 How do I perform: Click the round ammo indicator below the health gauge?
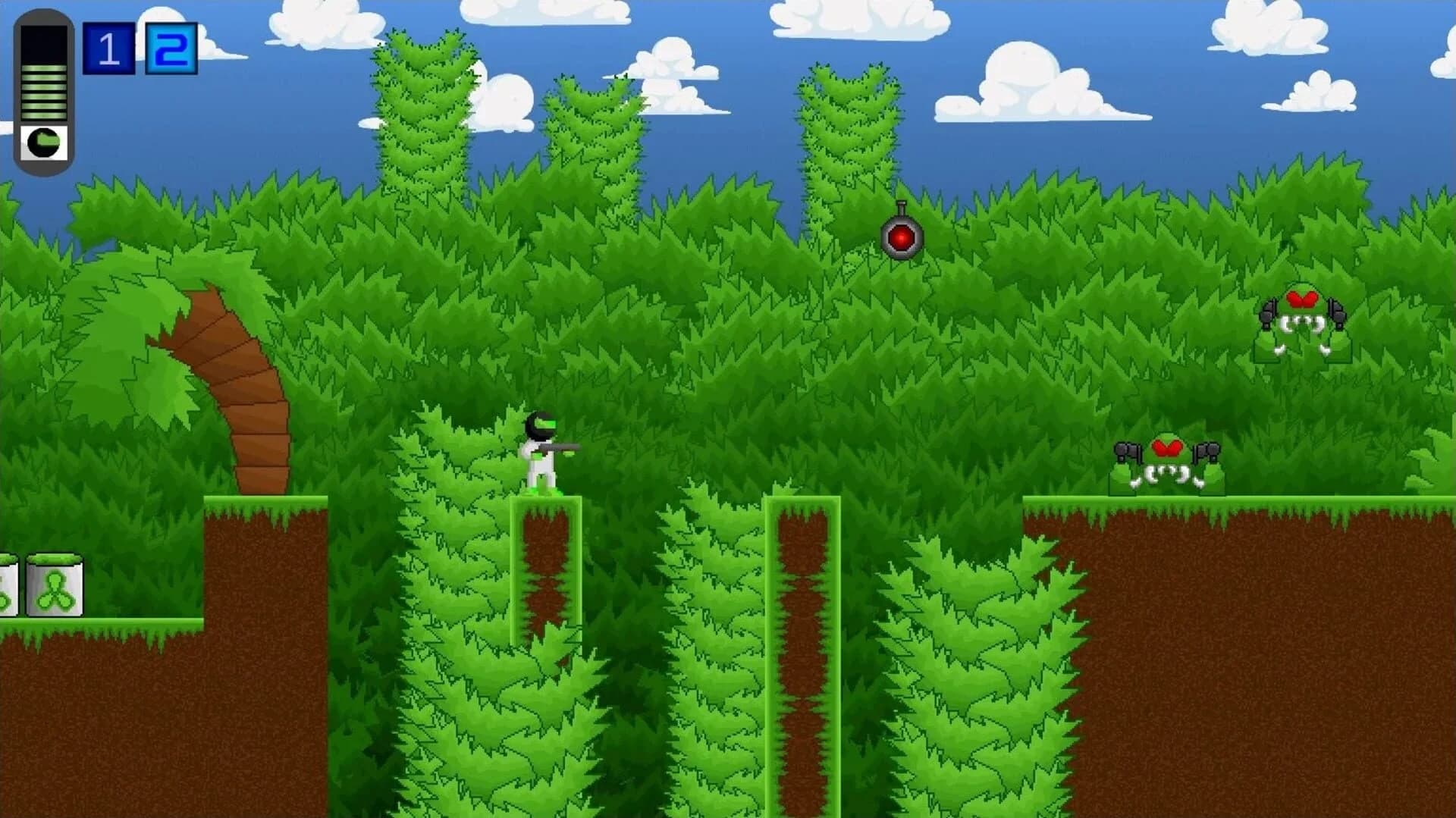44,140
